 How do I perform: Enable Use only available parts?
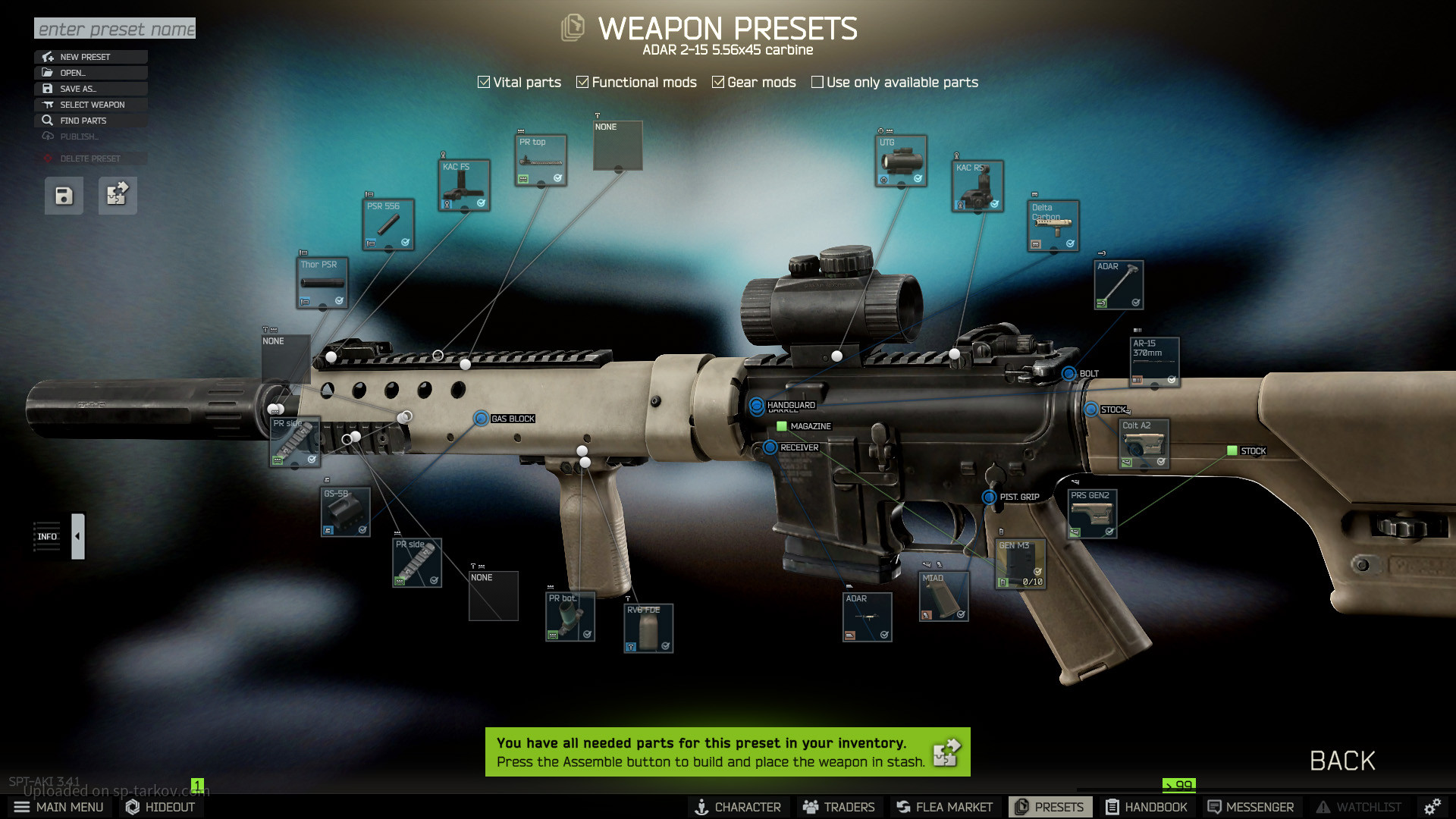(x=817, y=82)
